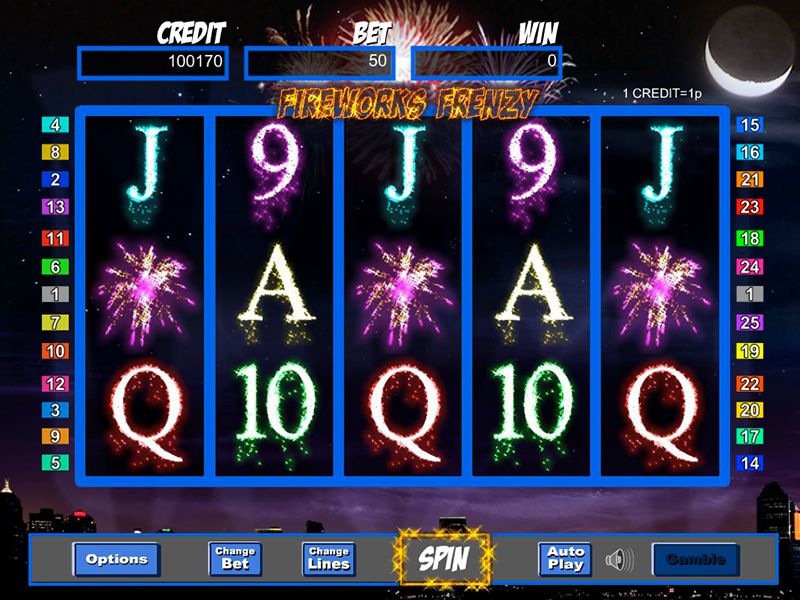Viewport: 800px width, 600px height.
Task: Spin the slot machine reels
Action: pos(444,559)
